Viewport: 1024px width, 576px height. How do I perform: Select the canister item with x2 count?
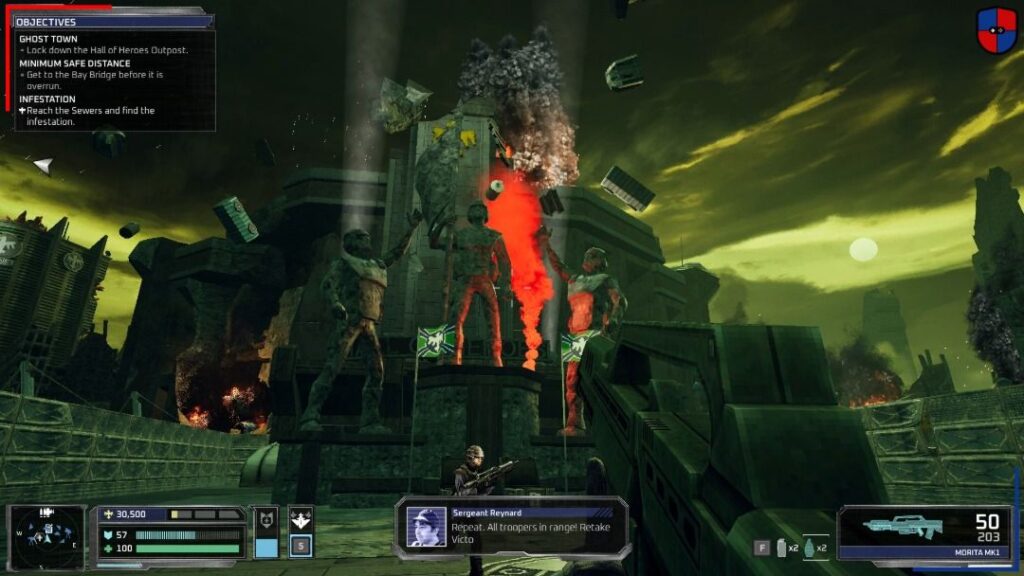click(x=783, y=548)
